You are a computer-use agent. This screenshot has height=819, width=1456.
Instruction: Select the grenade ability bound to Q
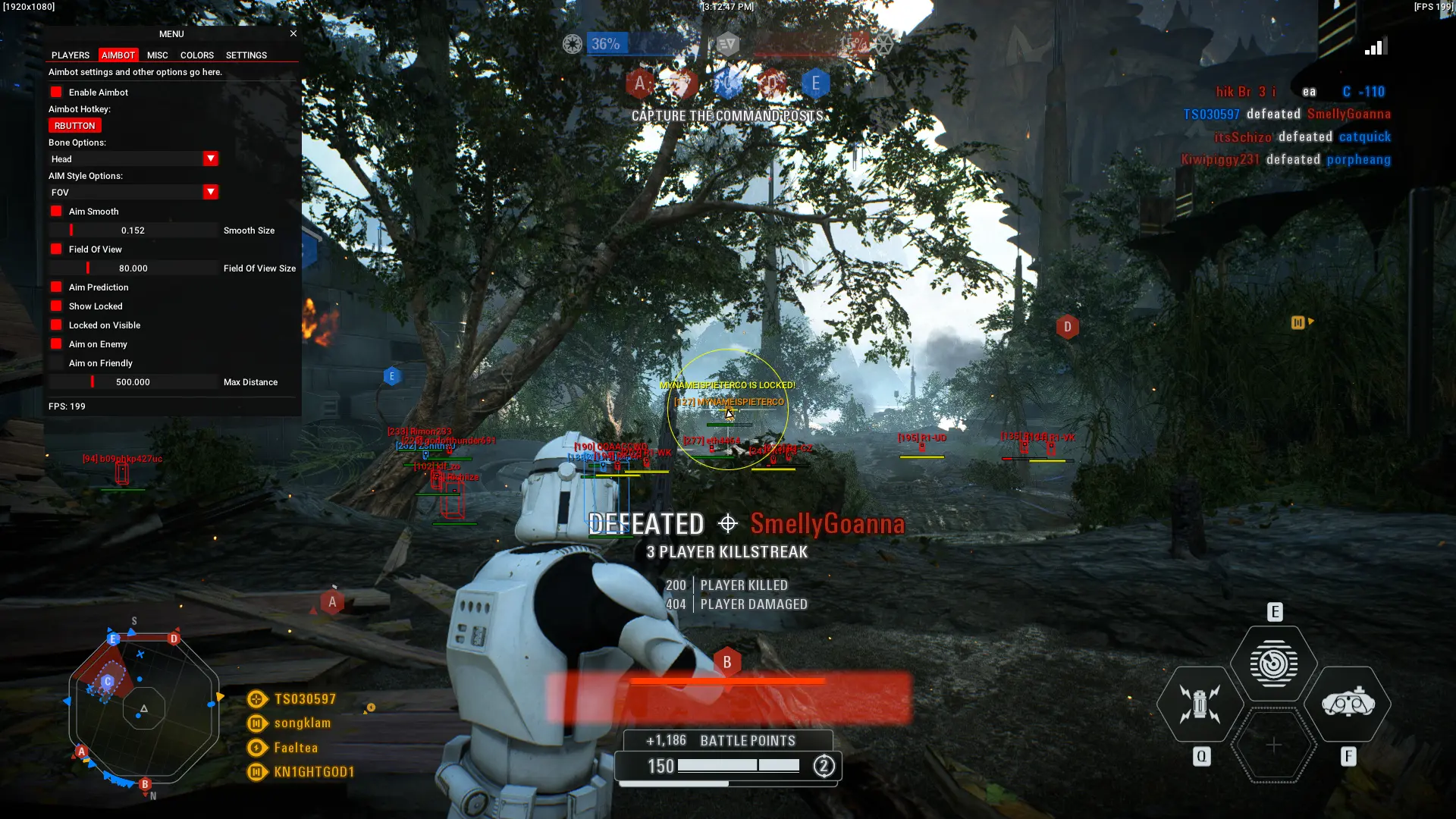point(1199,704)
